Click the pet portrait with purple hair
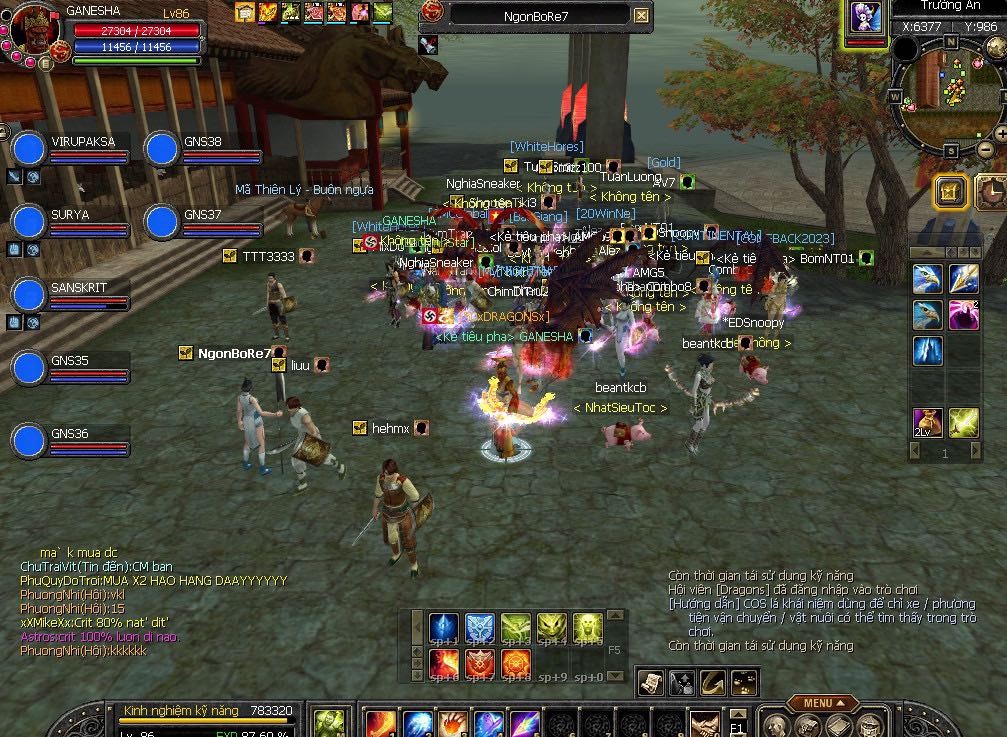Screen dimensions: 1007x737 [x=866, y=18]
